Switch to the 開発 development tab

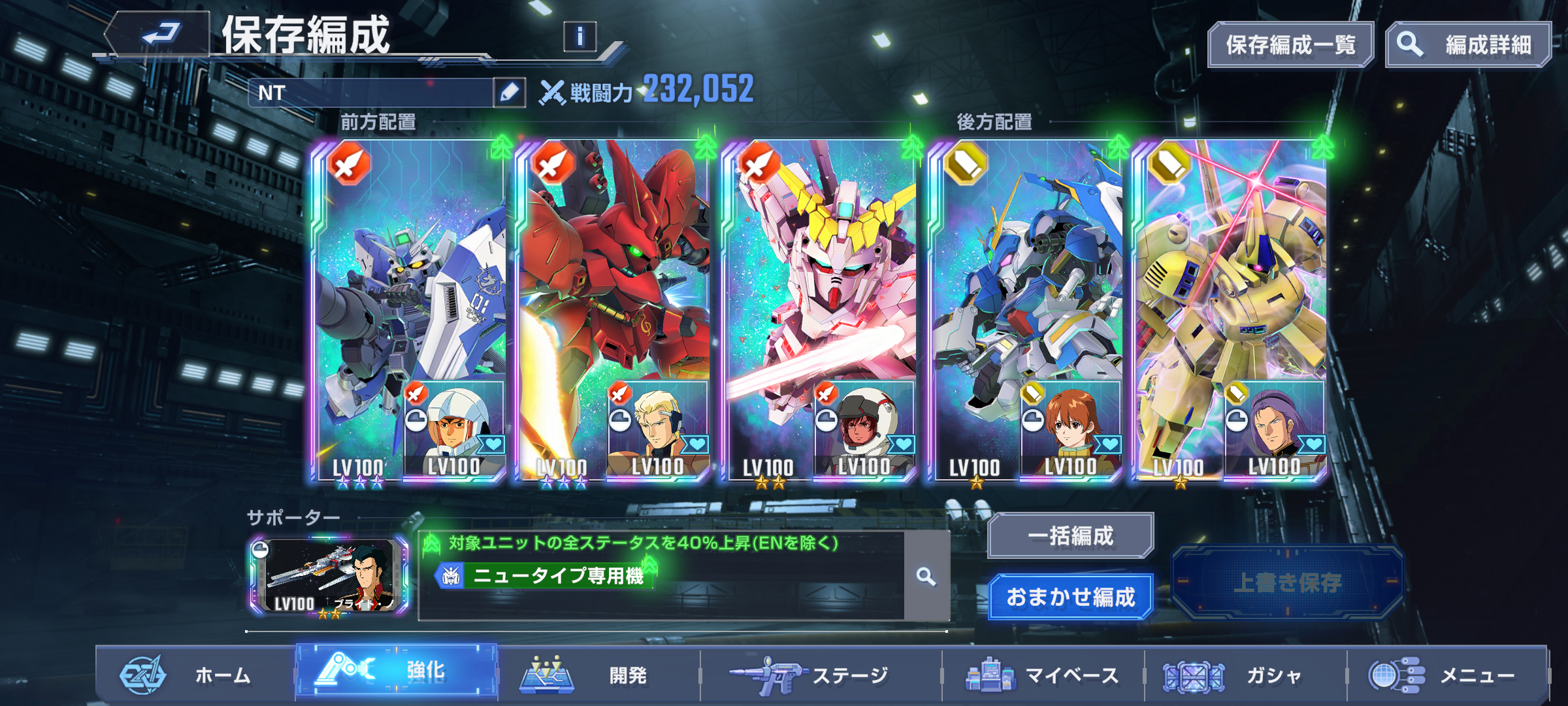pos(598,675)
